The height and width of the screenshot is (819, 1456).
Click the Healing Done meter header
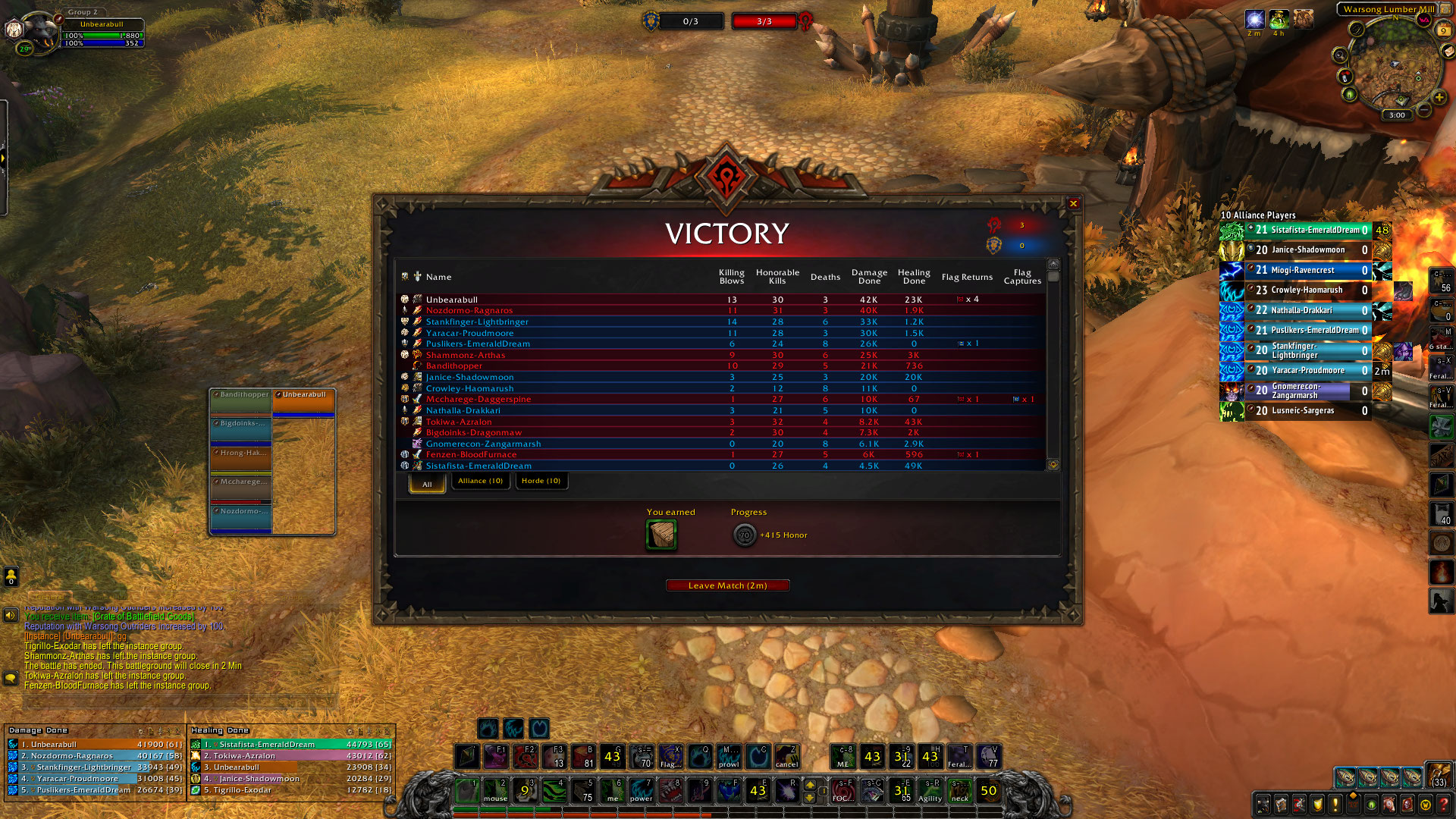[220, 730]
